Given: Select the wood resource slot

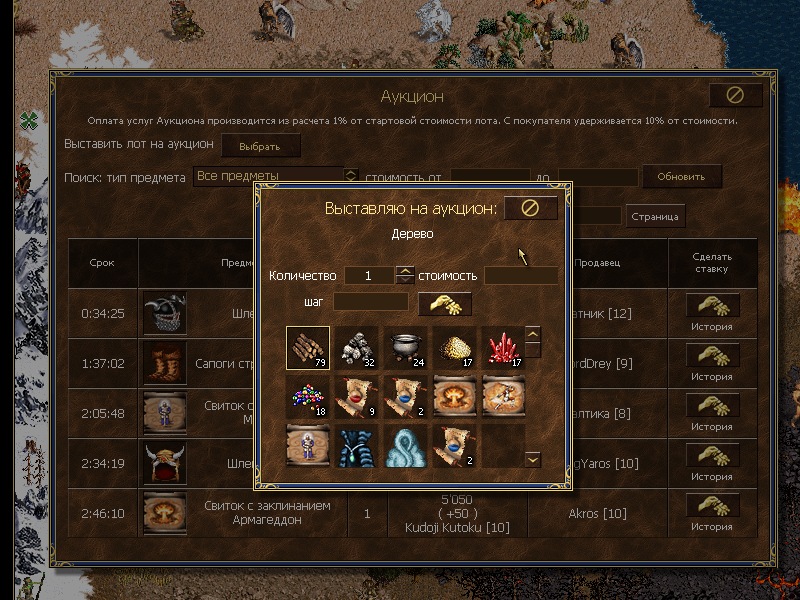Looking at the screenshot, I should coord(307,349).
